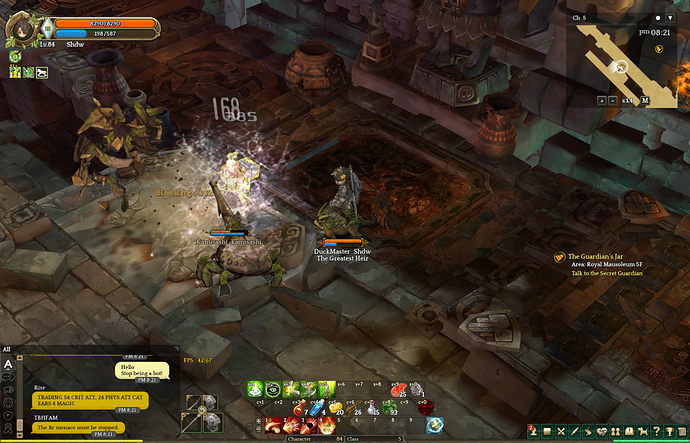690x443 pixels.
Task: Select The Guardian's Jar quest tracker
Action: [x=600, y=256]
